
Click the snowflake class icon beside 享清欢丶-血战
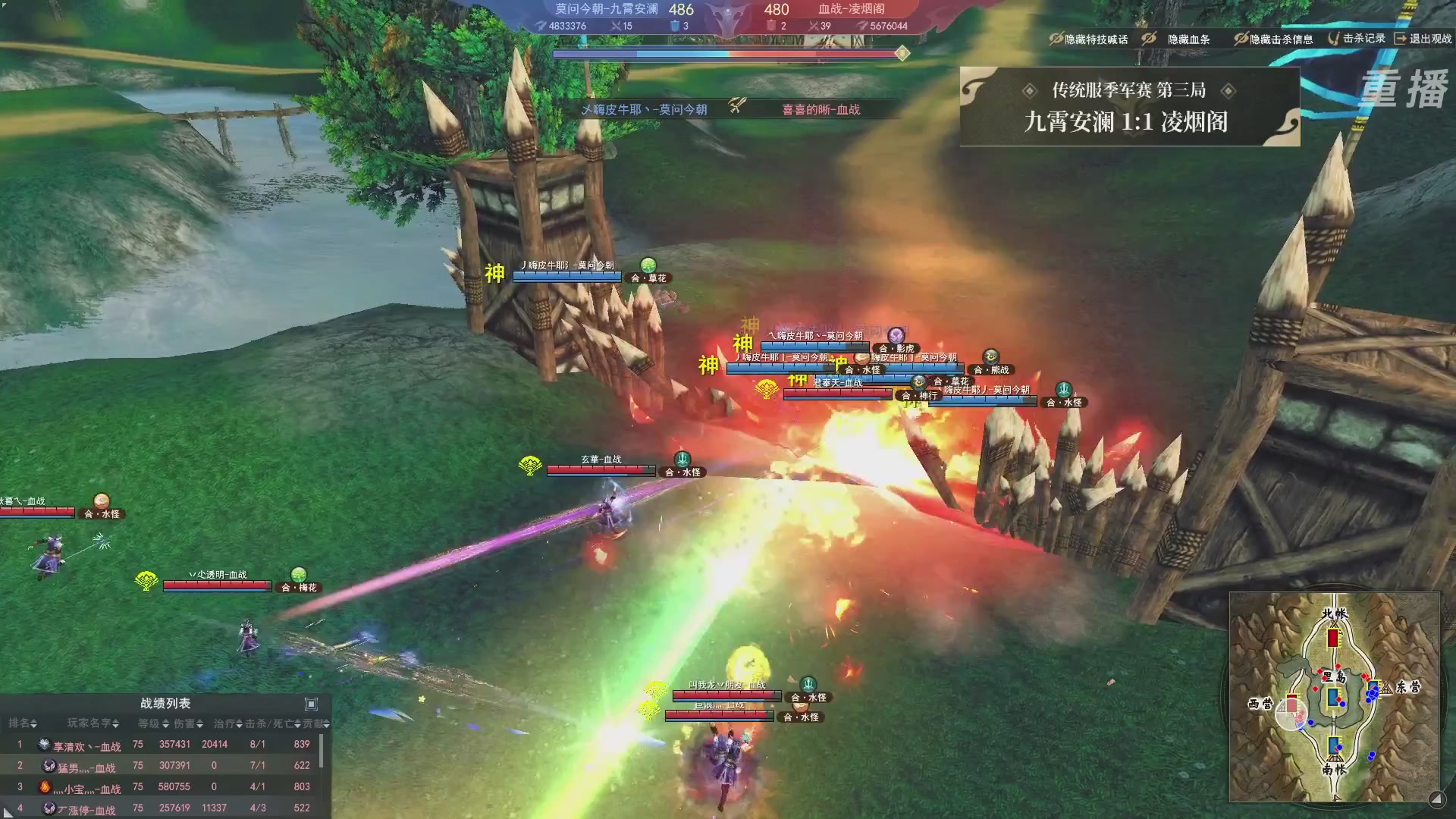click(45, 745)
